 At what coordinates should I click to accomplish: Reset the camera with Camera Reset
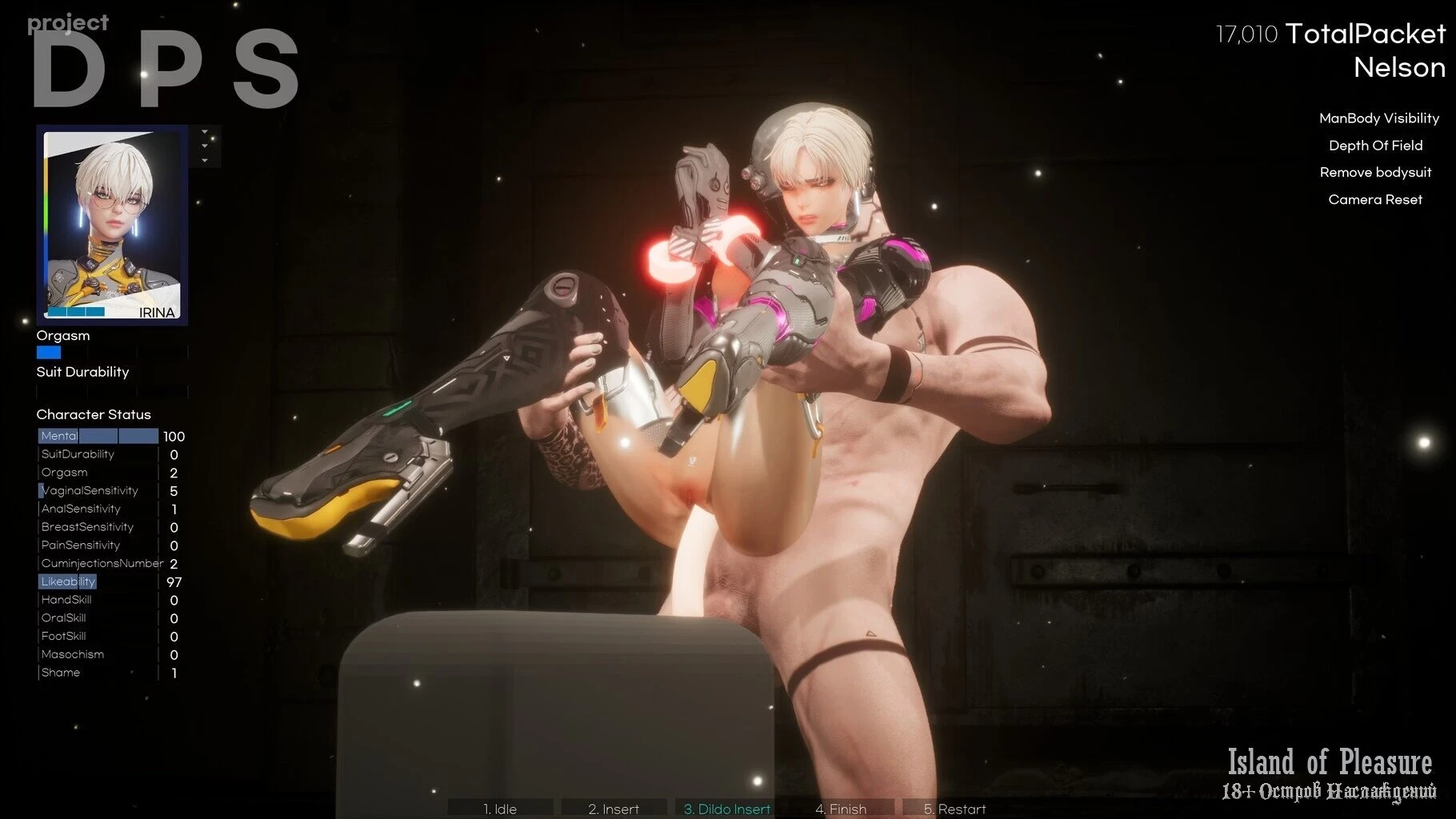point(1375,200)
